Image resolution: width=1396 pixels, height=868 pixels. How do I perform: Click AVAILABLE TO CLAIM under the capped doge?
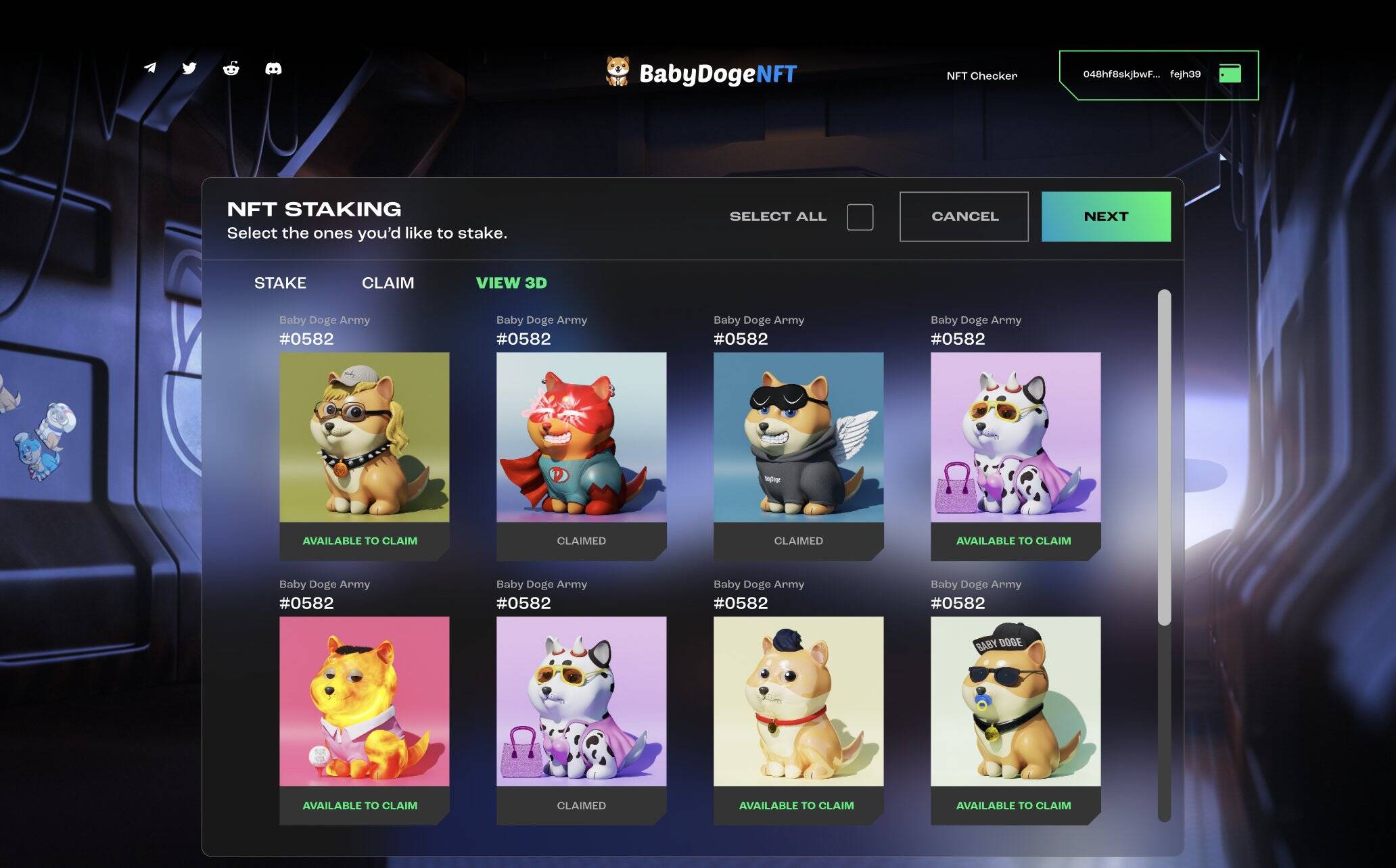click(x=1015, y=805)
